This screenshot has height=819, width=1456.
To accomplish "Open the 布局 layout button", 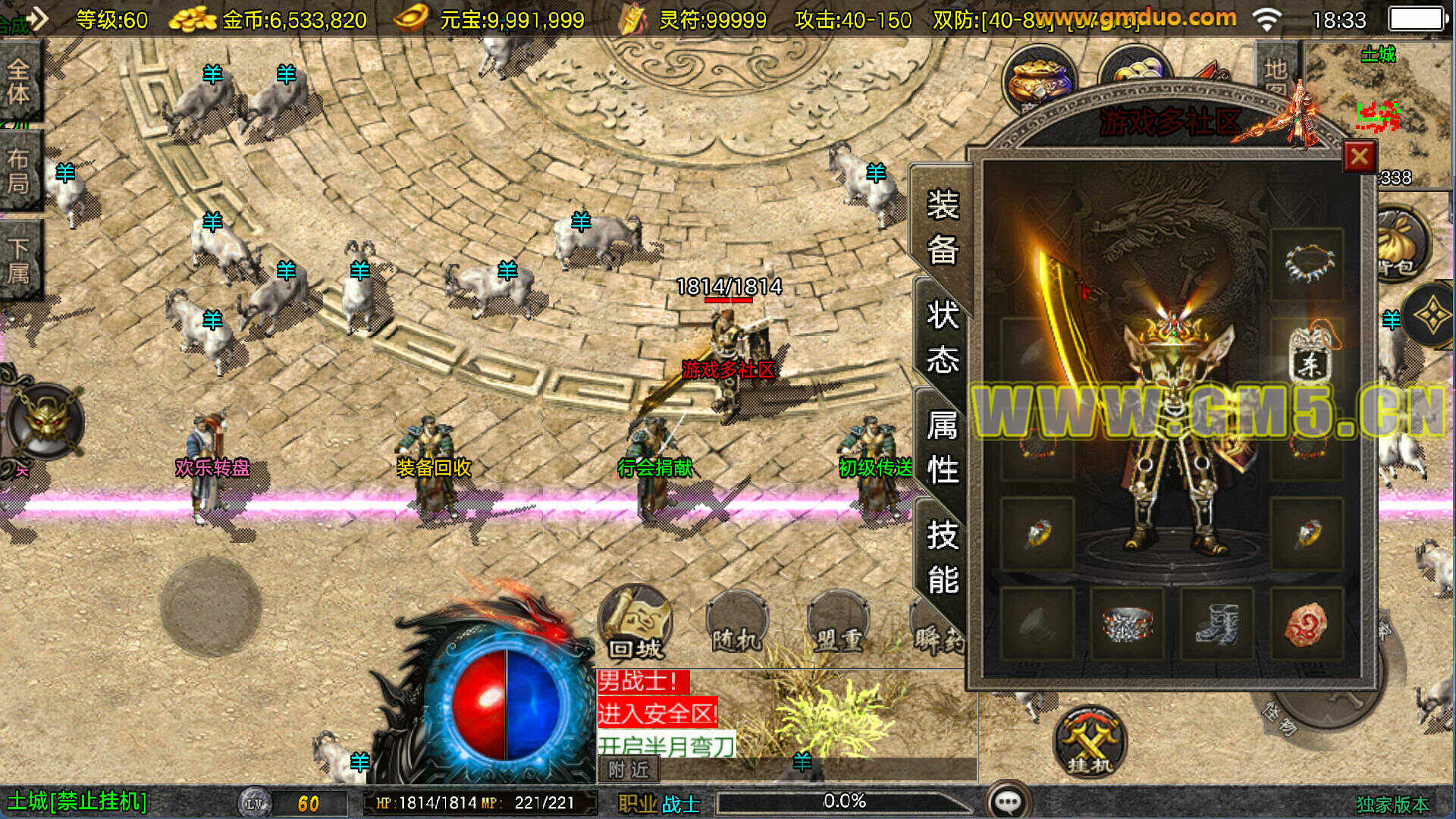I will pos(19,171).
